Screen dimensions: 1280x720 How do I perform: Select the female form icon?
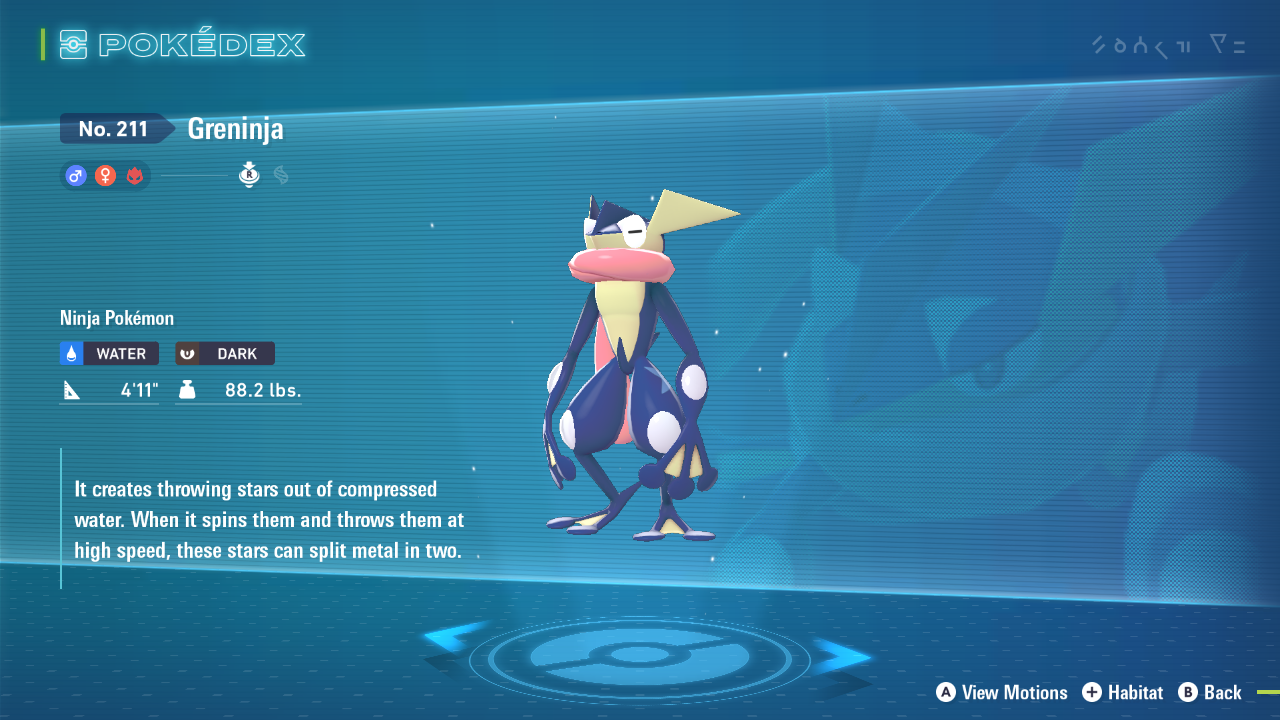coord(105,176)
